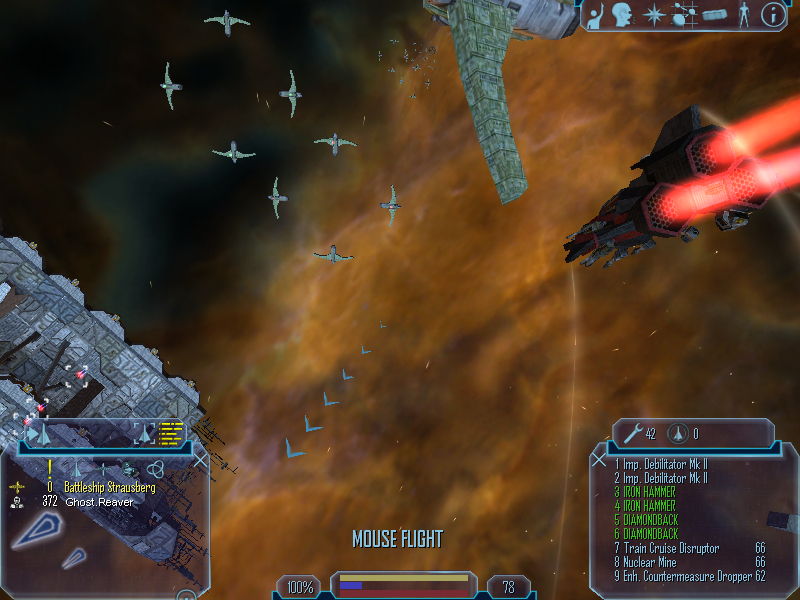Filter contacts with the interlocking rings icon
Screen dimensions: 800x600
155,468
